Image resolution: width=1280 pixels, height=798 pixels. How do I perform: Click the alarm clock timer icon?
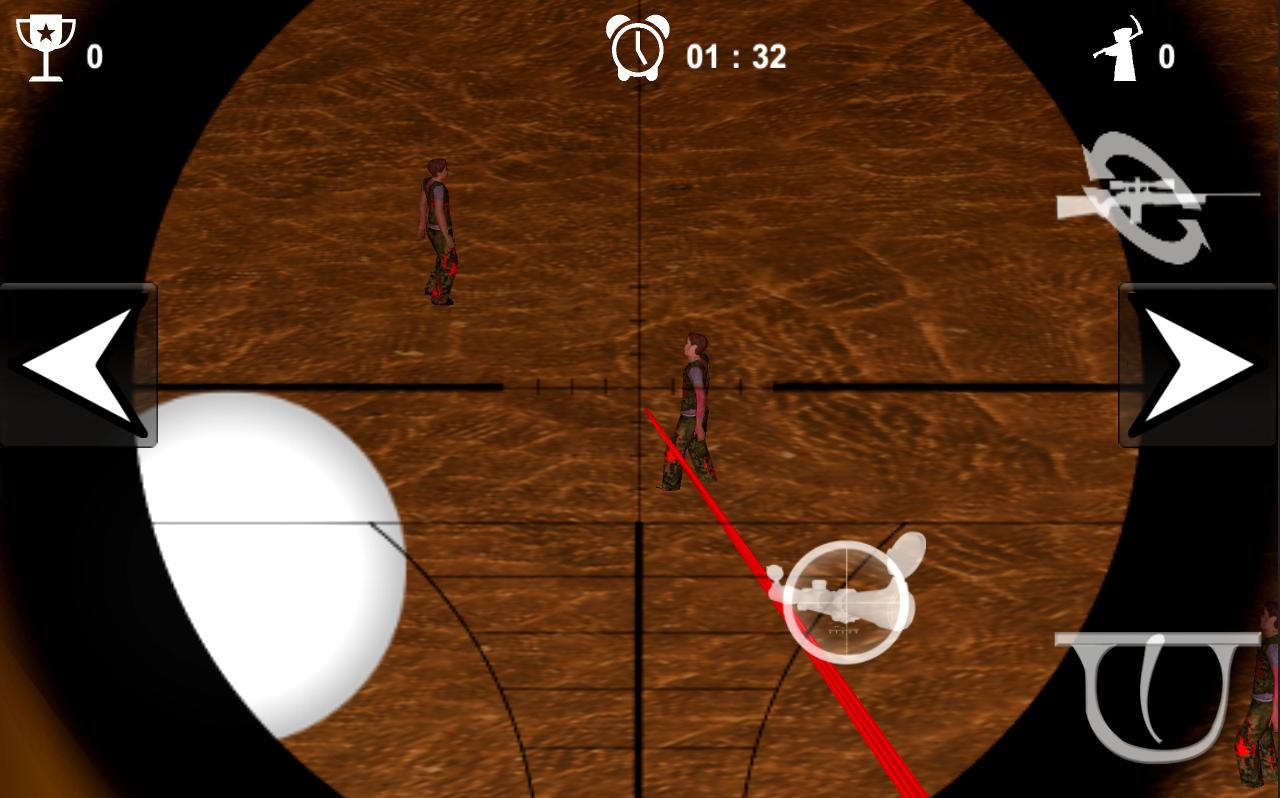(x=640, y=48)
